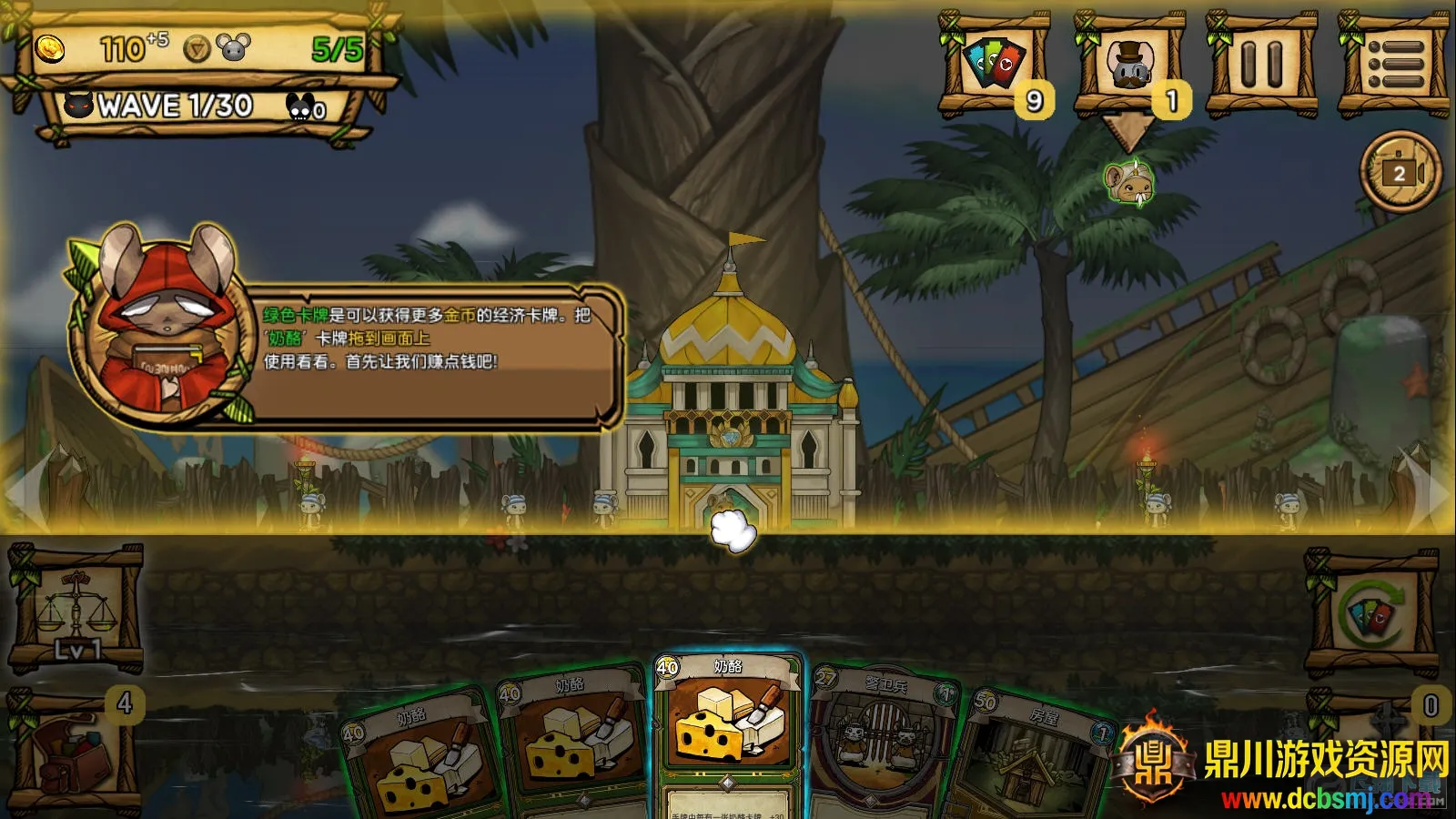Open the balance scale Lv1 panel
This screenshot has height=819, width=1456.
75,610
